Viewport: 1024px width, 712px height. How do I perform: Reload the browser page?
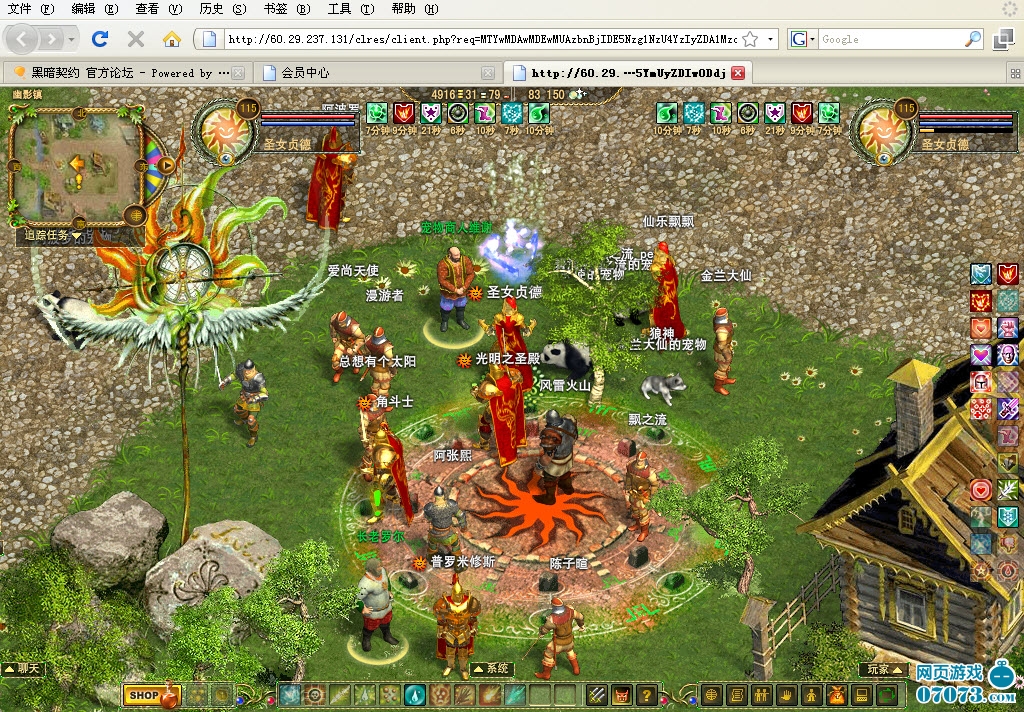coord(99,39)
